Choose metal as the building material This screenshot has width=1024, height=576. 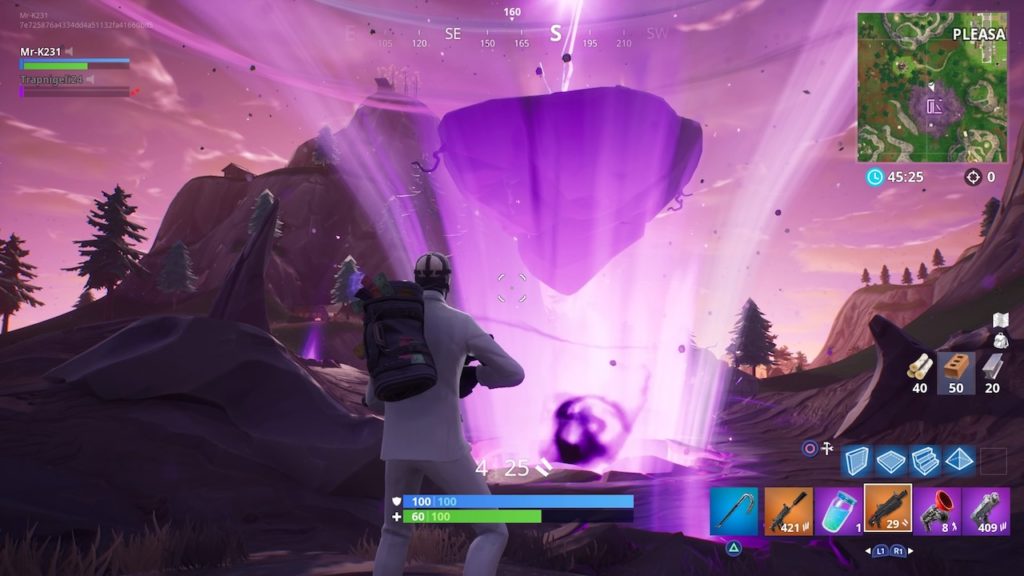991,372
